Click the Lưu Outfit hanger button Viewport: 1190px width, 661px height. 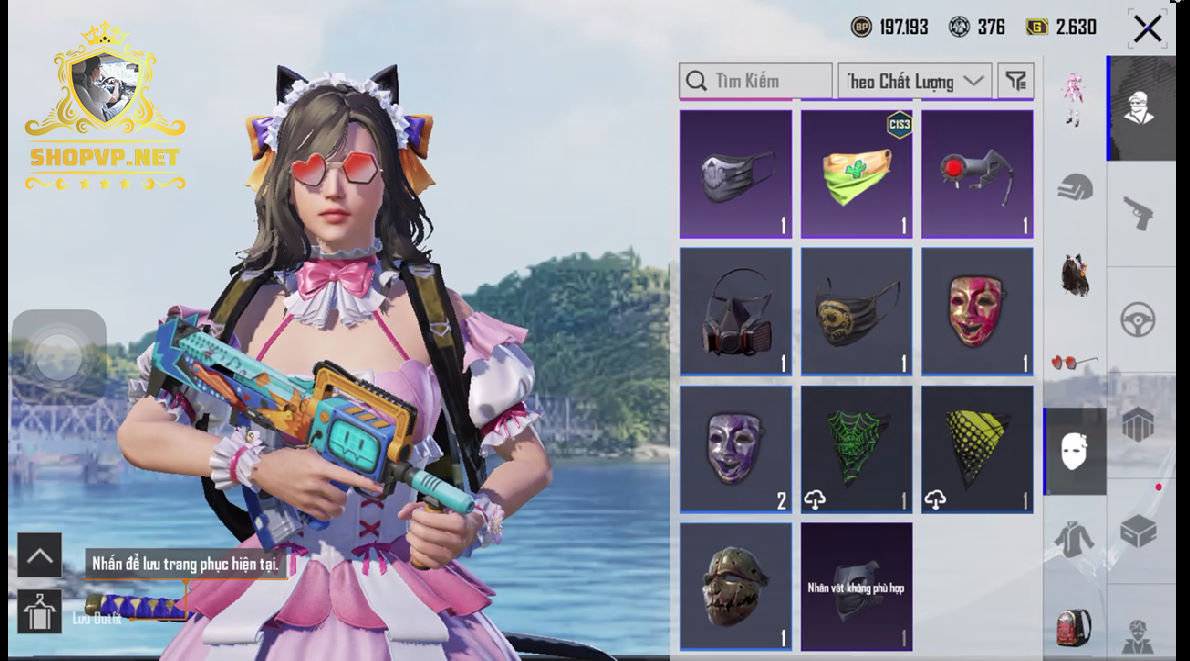tap(39, 611)
